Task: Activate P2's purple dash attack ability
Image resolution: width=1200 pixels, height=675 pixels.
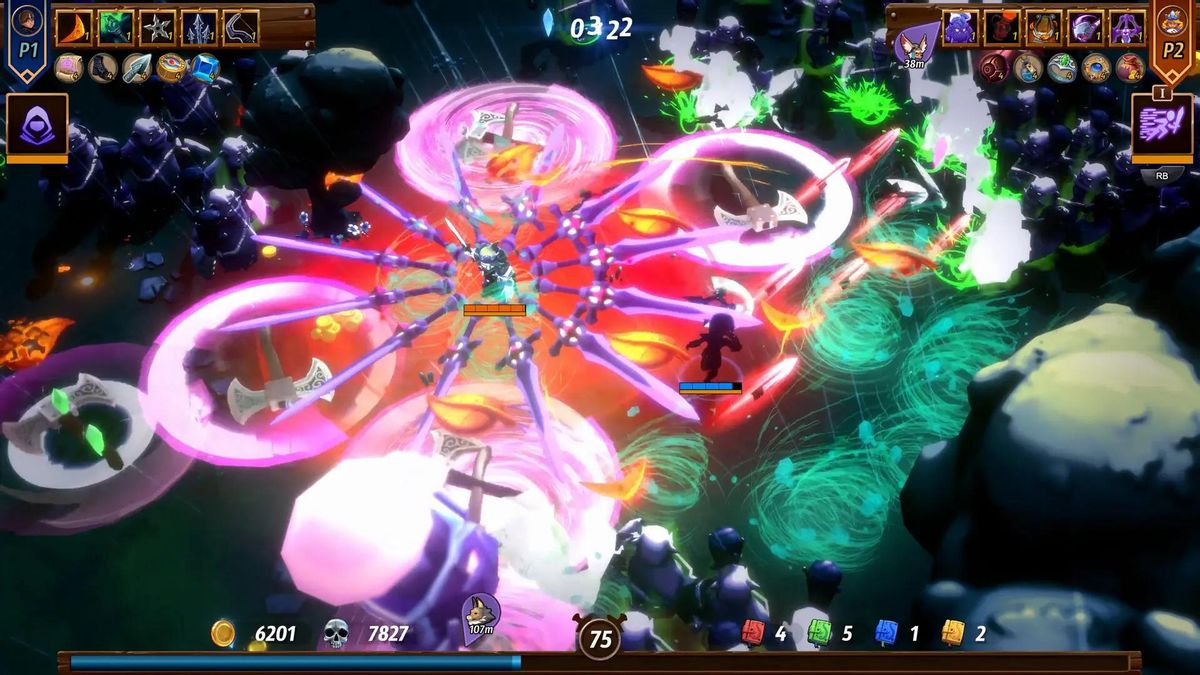Action: [x=1161, y=126]
